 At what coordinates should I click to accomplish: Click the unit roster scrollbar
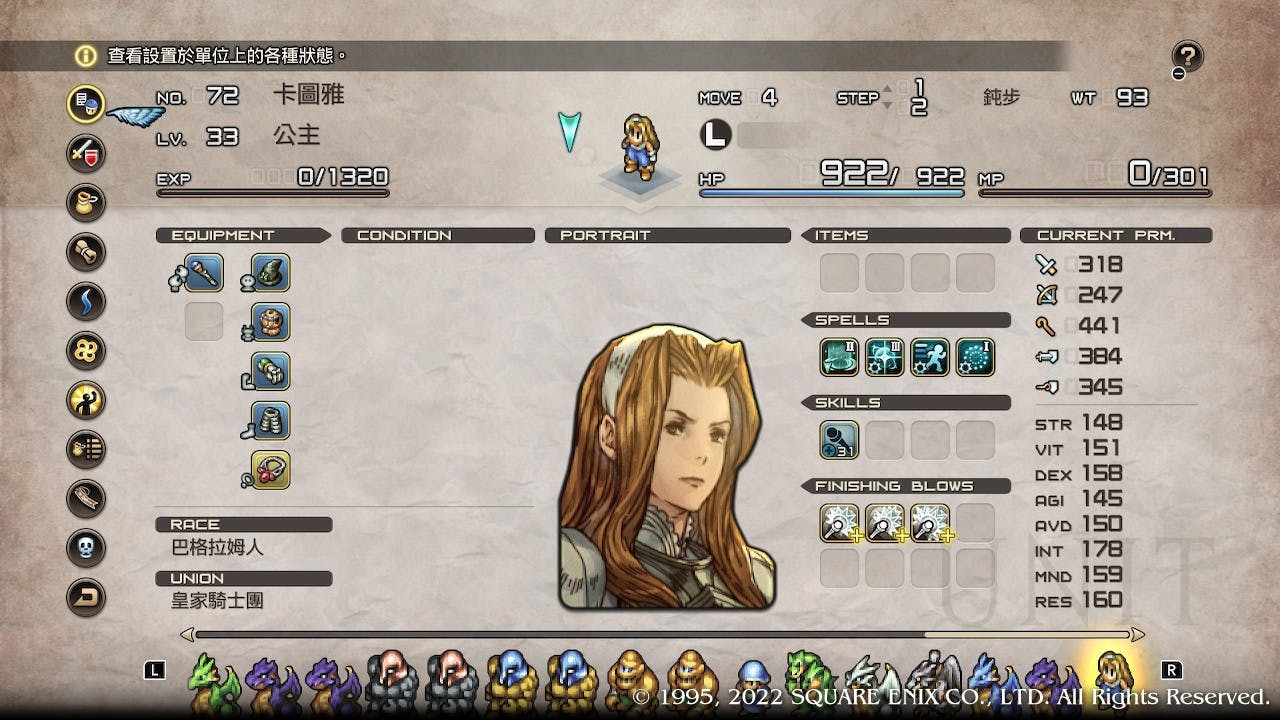pyautogui.click(x=660, y=634)
